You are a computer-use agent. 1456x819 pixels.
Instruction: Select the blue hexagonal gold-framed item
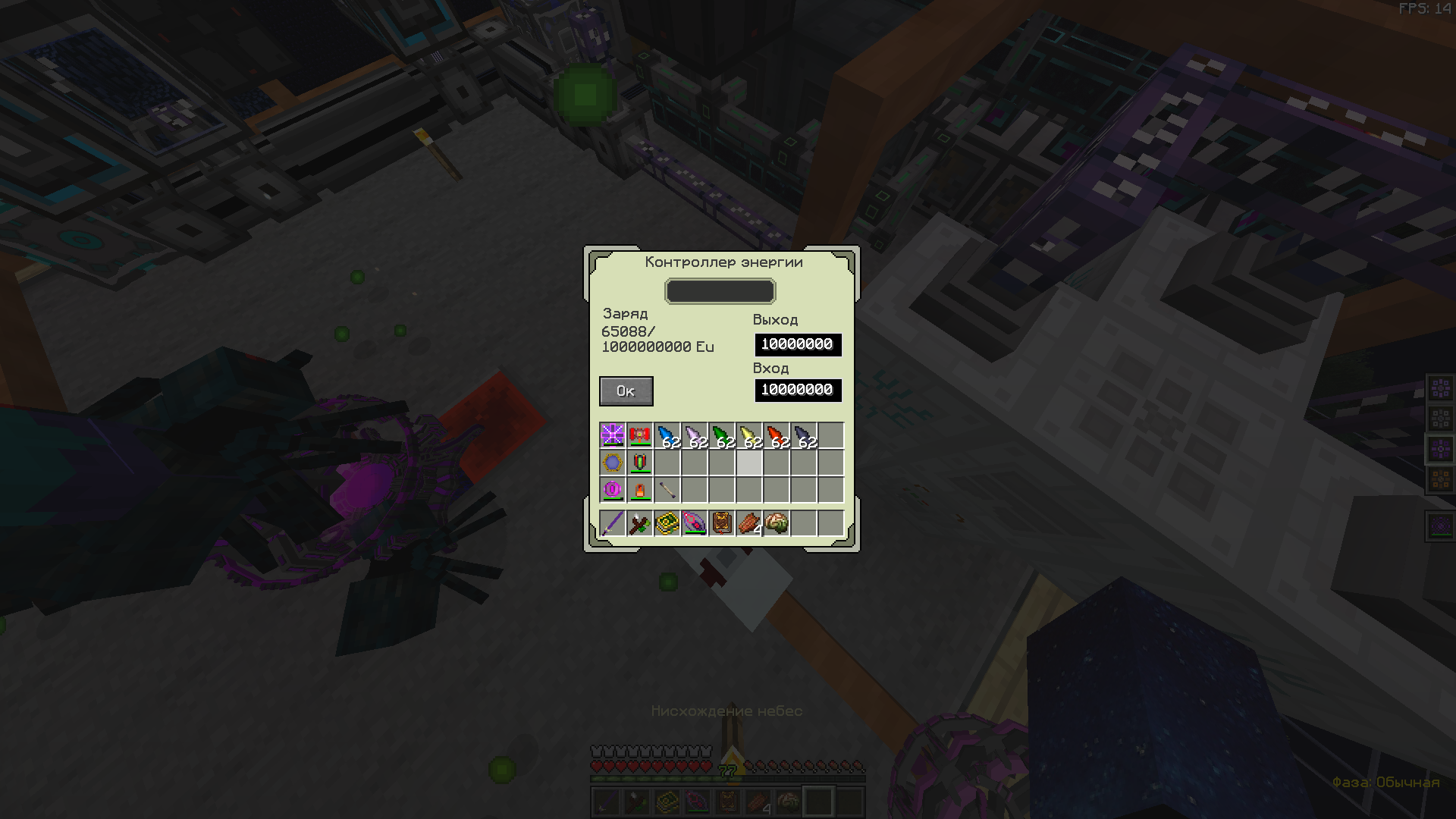[x=613, y=463]
